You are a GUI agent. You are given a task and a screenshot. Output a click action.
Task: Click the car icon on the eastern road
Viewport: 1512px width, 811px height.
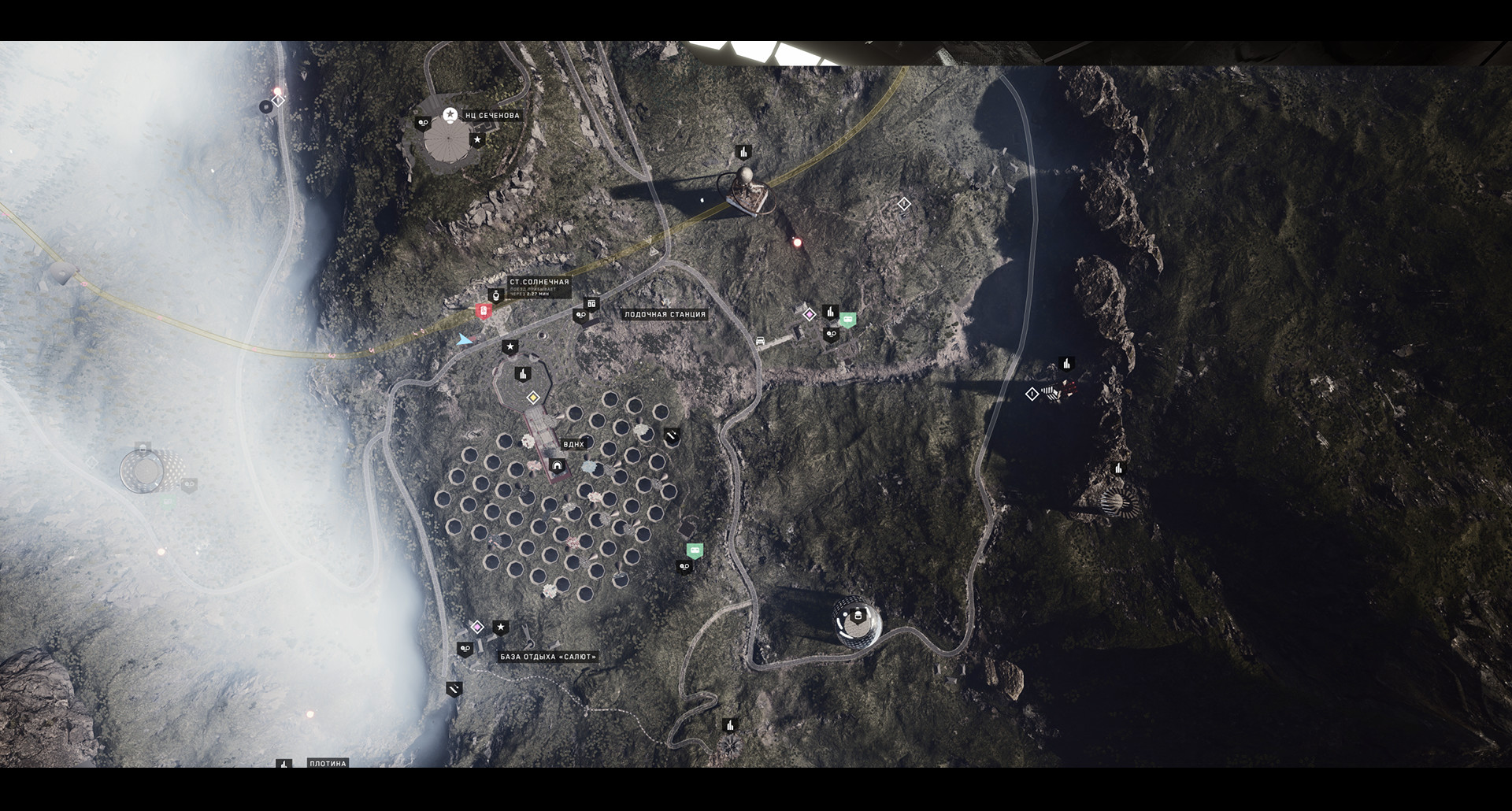(x=760, y=341)
